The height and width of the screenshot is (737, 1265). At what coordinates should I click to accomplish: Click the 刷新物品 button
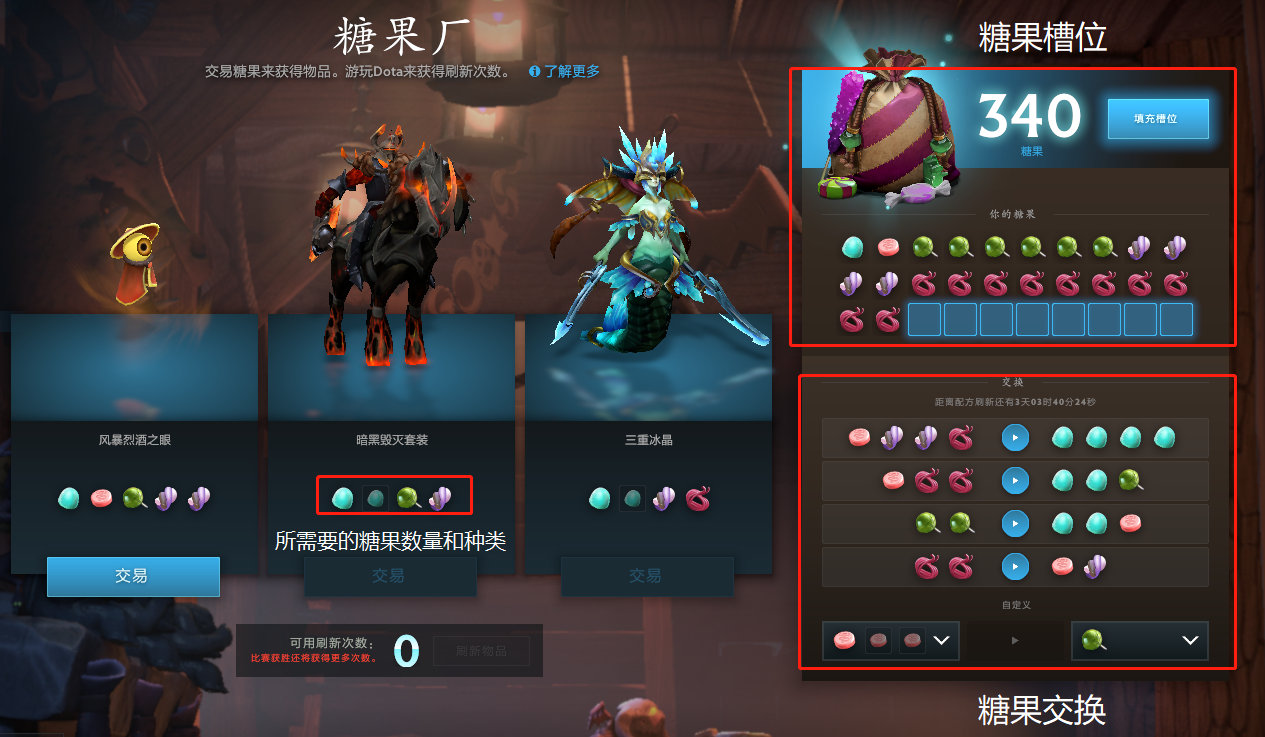(x=481, y=651)
